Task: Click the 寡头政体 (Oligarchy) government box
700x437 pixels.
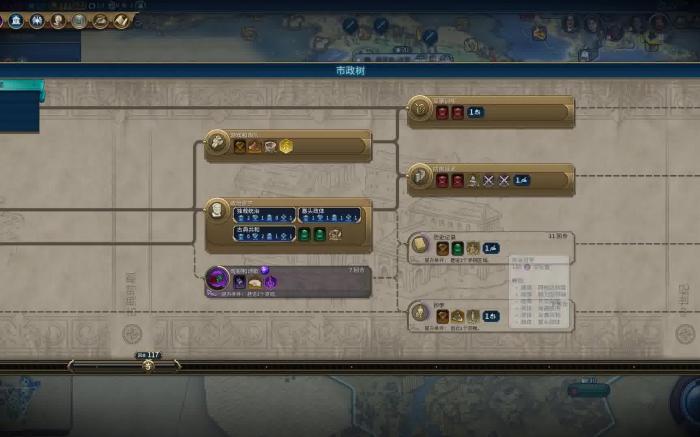Action: click(x=331, y=214)
